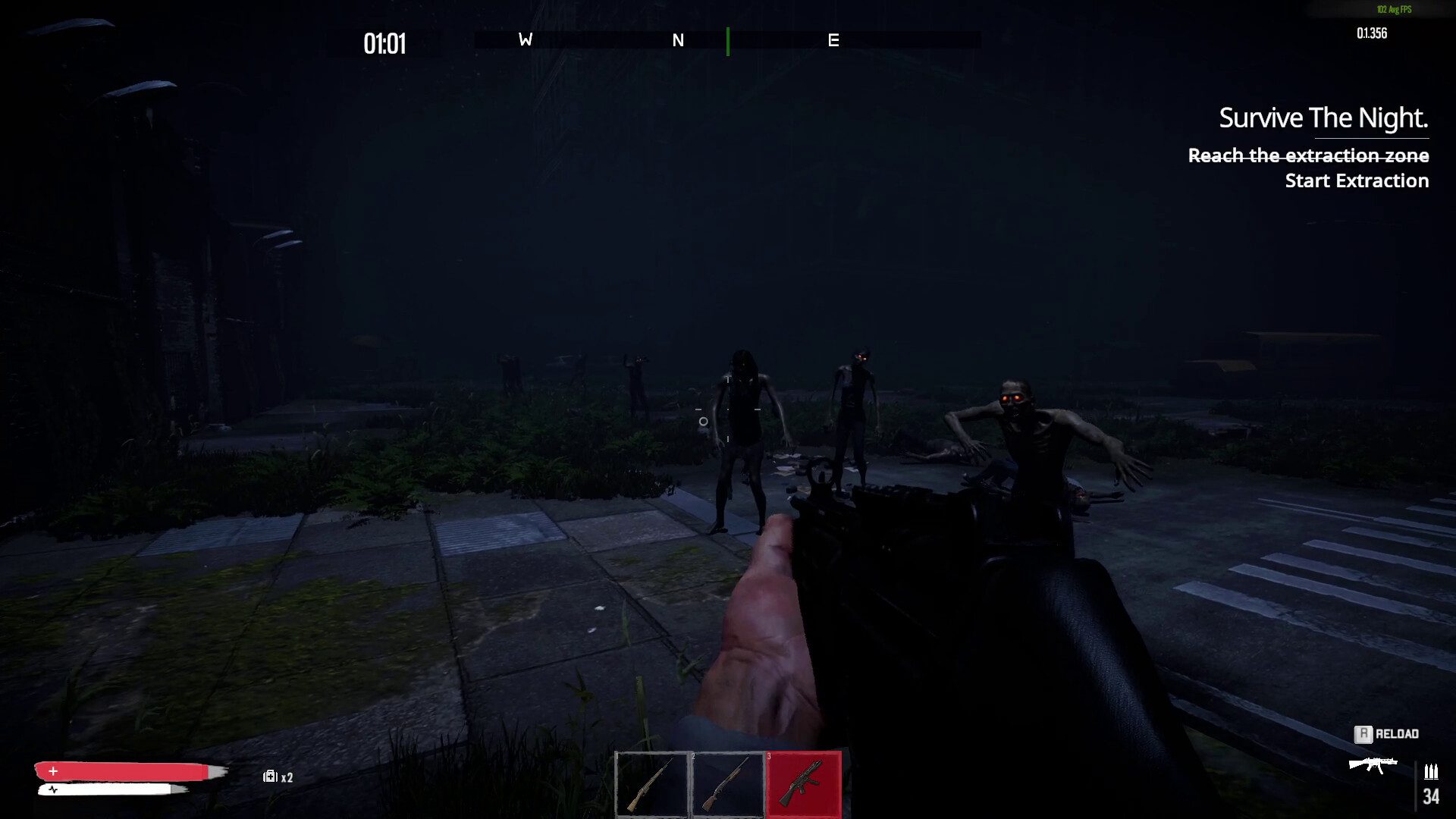
Task: Click the rifle silhouette near the ammo counter
Action: click(1374, 766)
